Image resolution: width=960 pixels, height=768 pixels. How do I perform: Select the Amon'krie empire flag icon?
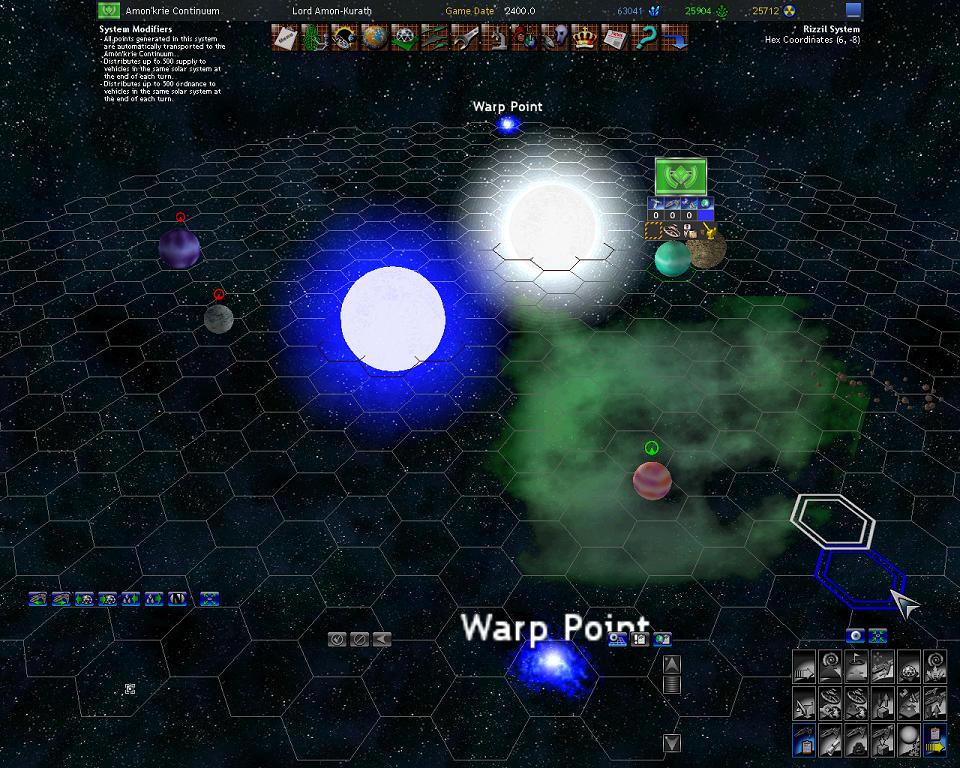(110, 11)
